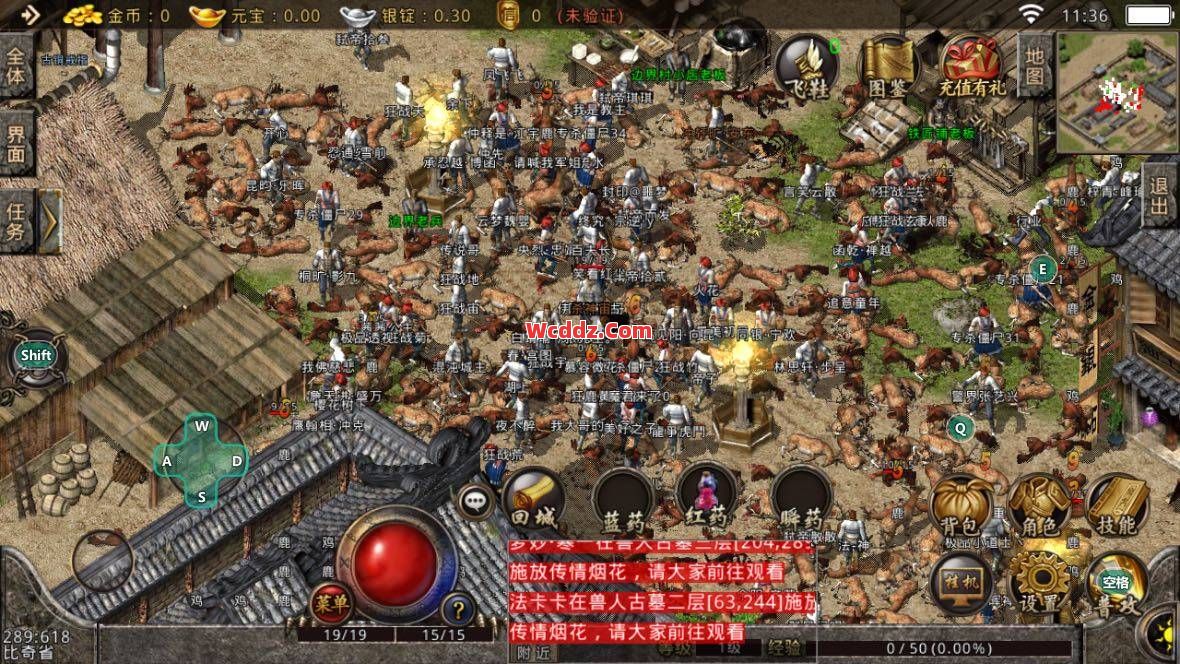Open the 图鉴 codex scroll
This screenshot has height=664, width=1180.
887,67
